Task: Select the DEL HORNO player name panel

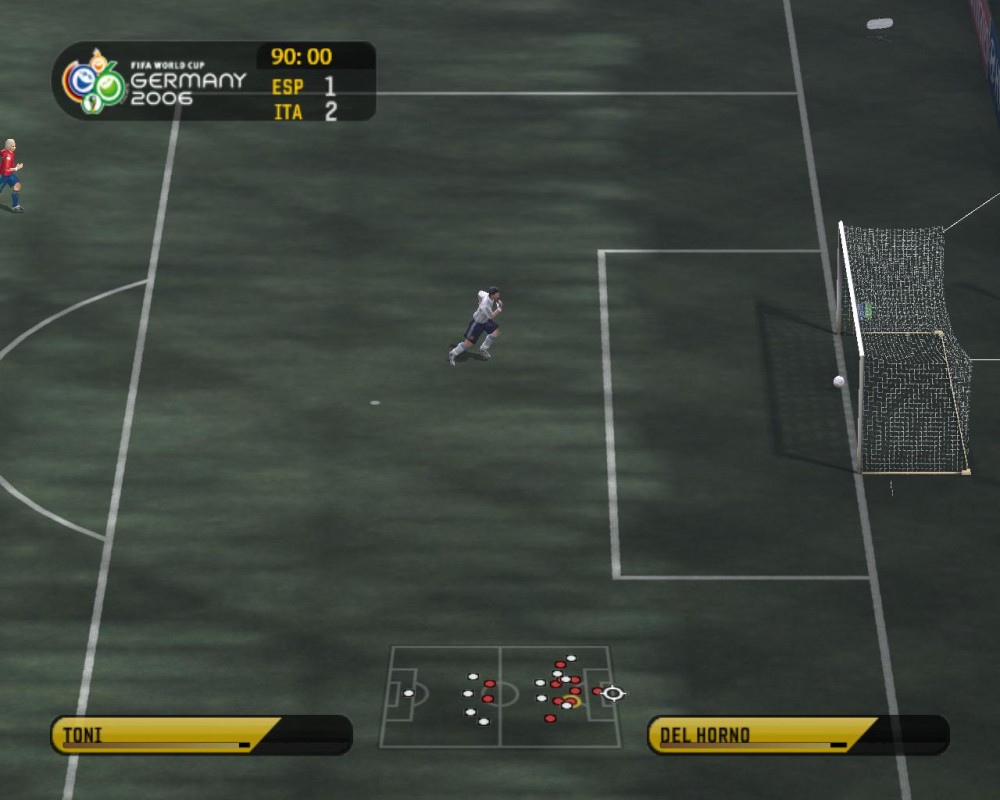Action: coord(797,735)
